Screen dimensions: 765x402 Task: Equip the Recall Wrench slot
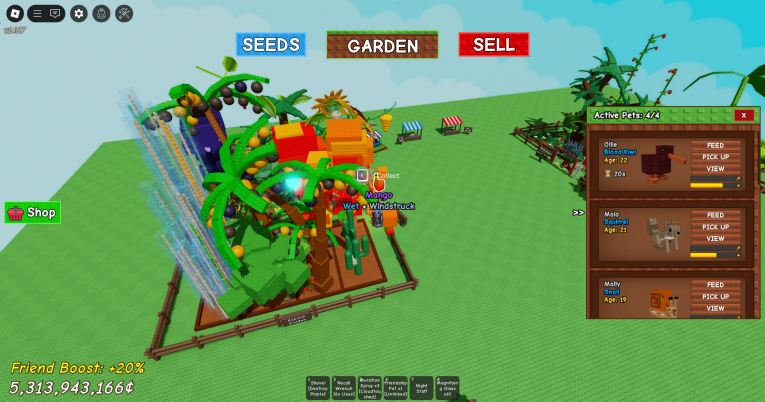(x=343, y=388)
